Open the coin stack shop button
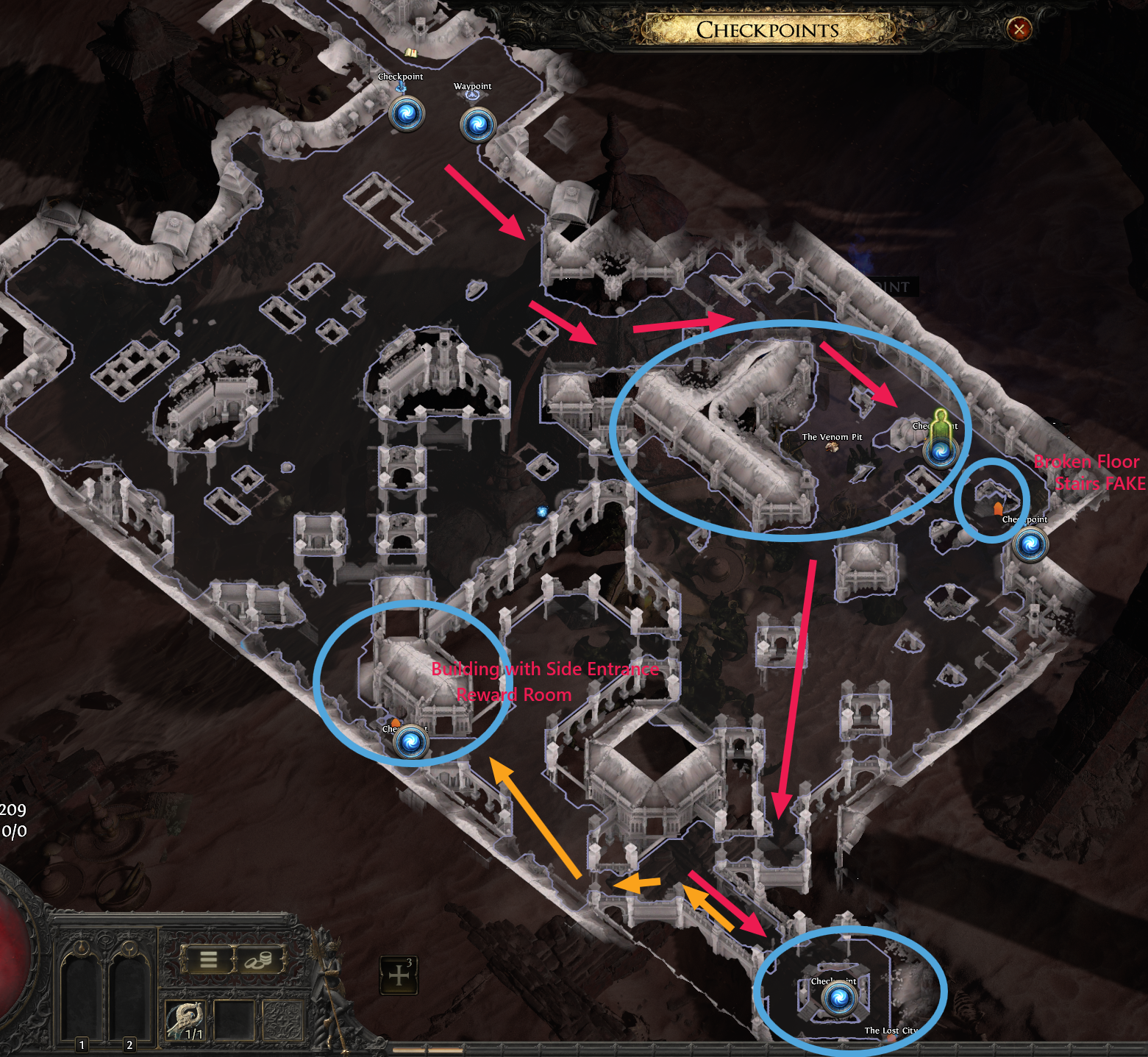The image size is (1148, 1057). click(x=258, y=960)
